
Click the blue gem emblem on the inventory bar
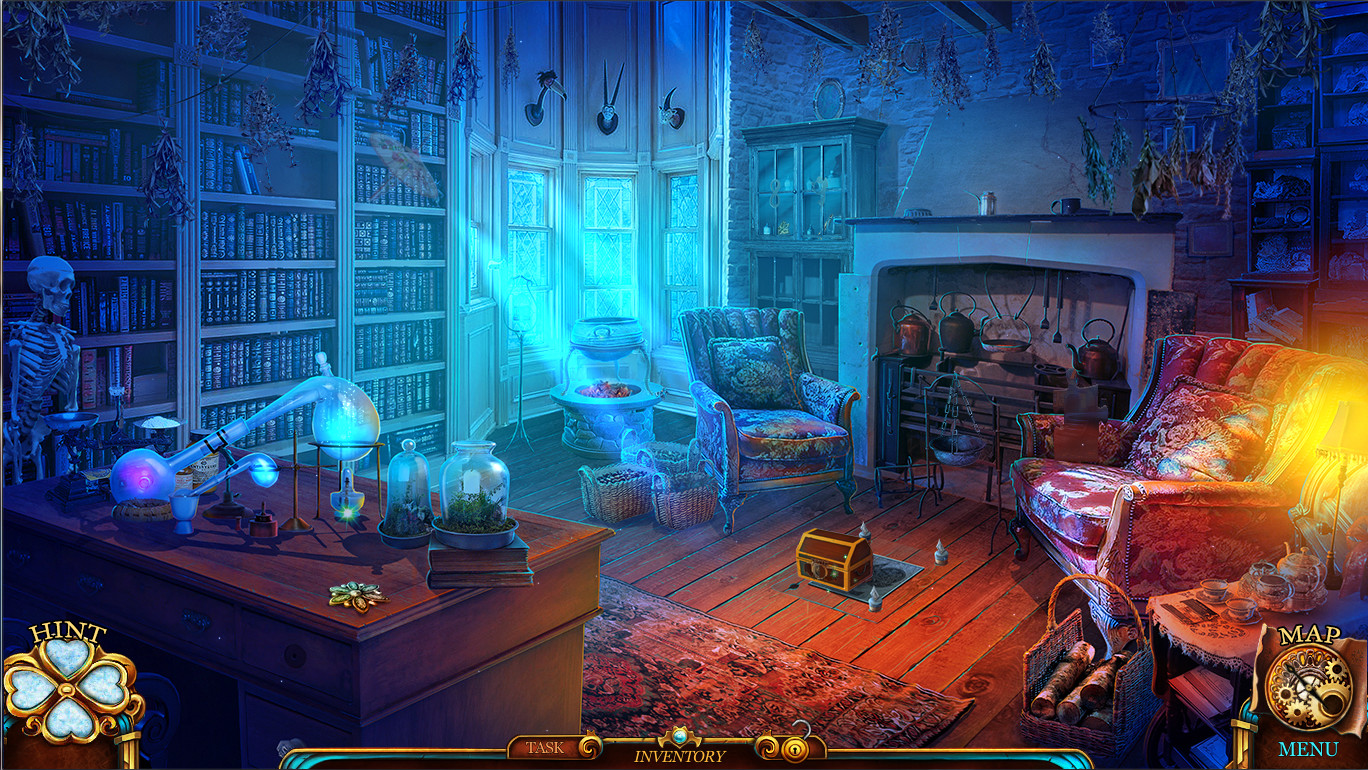(x=678, y=736)
